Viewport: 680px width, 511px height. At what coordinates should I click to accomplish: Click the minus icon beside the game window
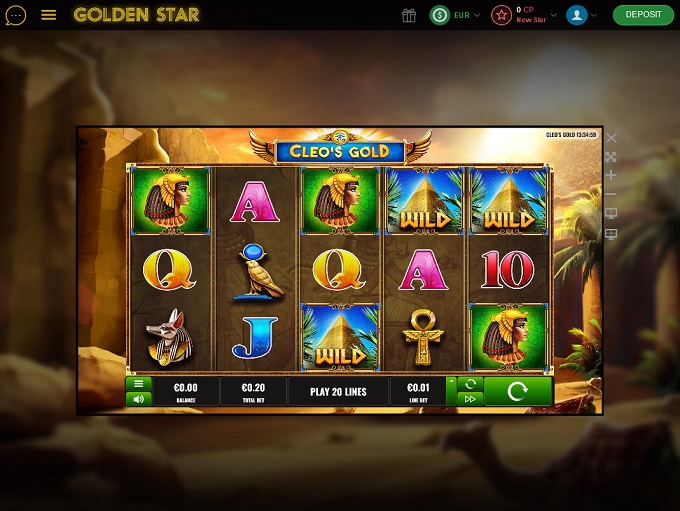pos(612,194)
